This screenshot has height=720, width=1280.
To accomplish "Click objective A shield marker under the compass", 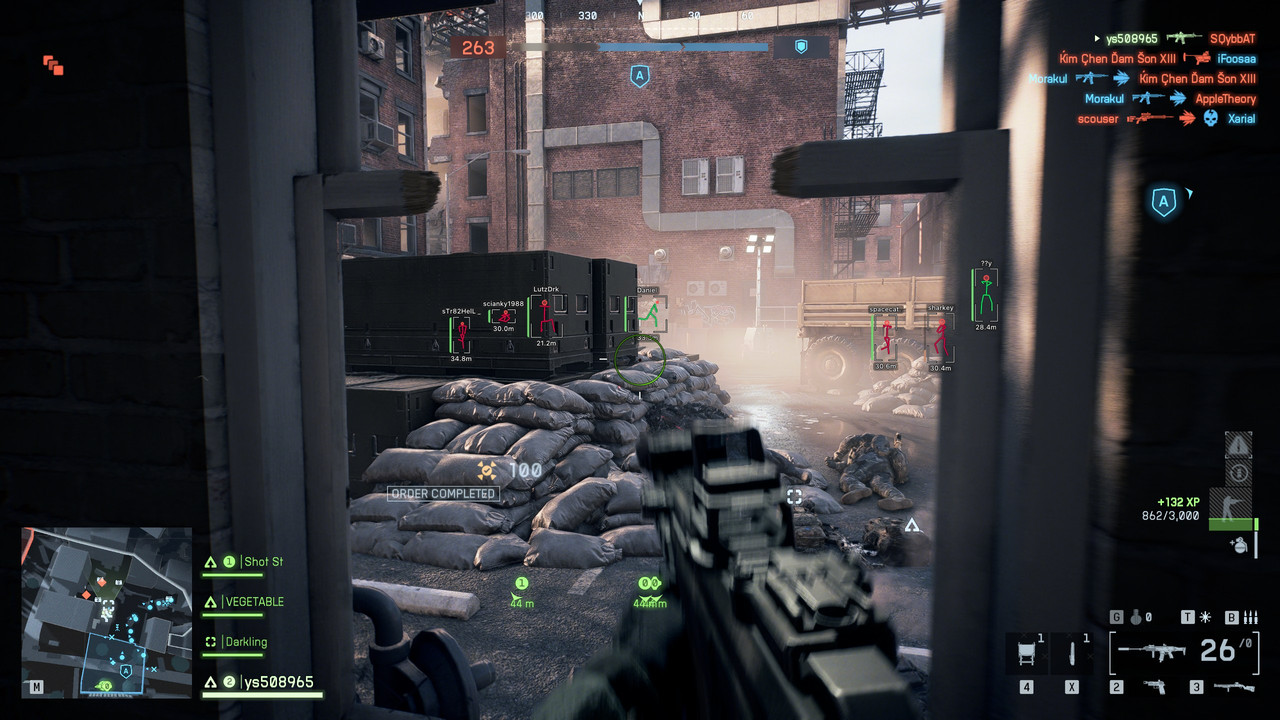I will pyautogui.click(x=640, y=76).
